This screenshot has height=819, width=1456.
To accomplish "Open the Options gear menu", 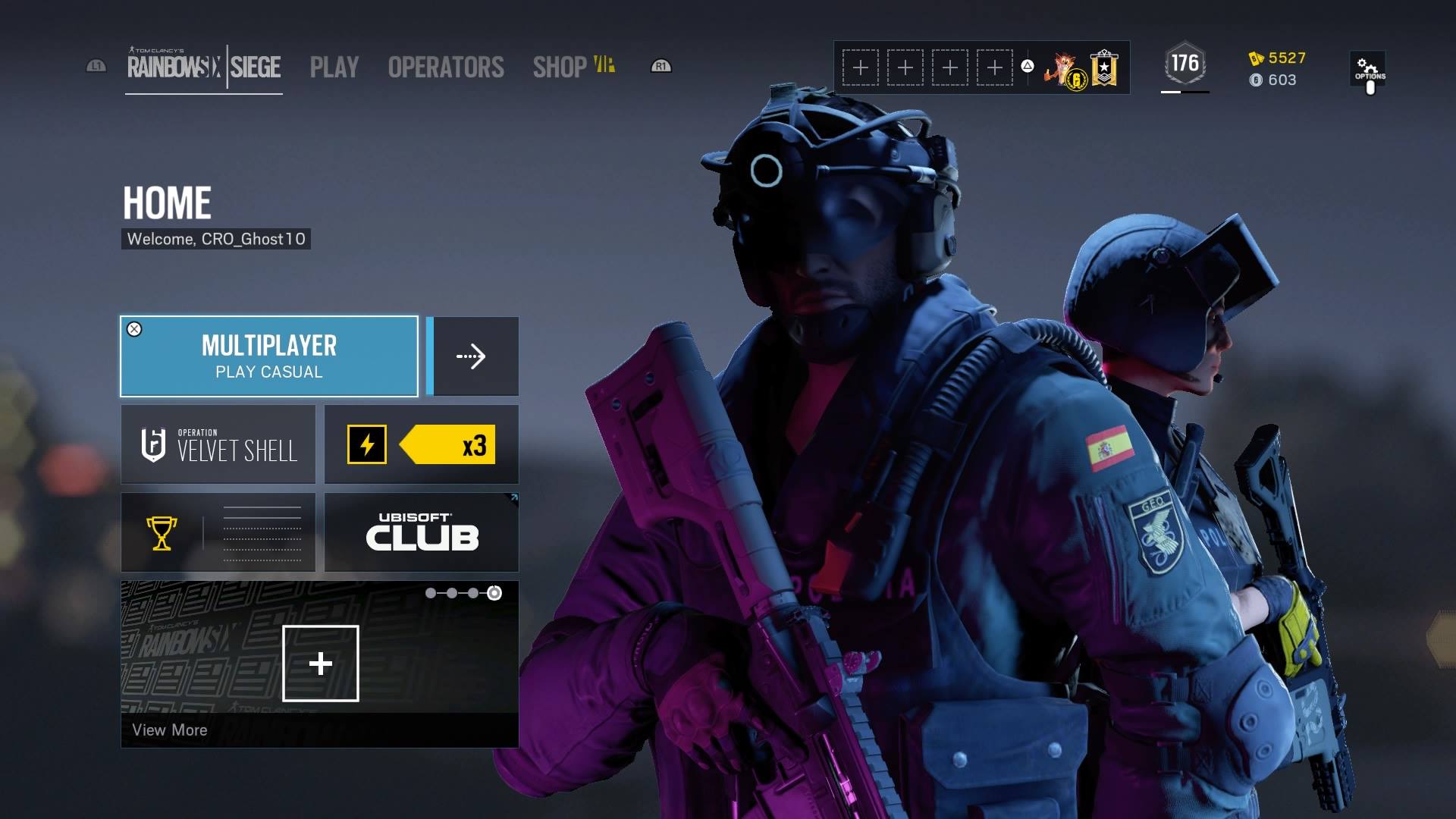I will (x=1369, y=69).
